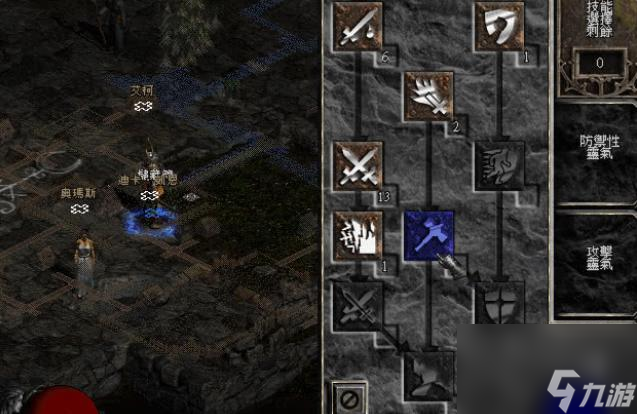
Task: Select the Vengeance skill icon
Action: (358, 235)
